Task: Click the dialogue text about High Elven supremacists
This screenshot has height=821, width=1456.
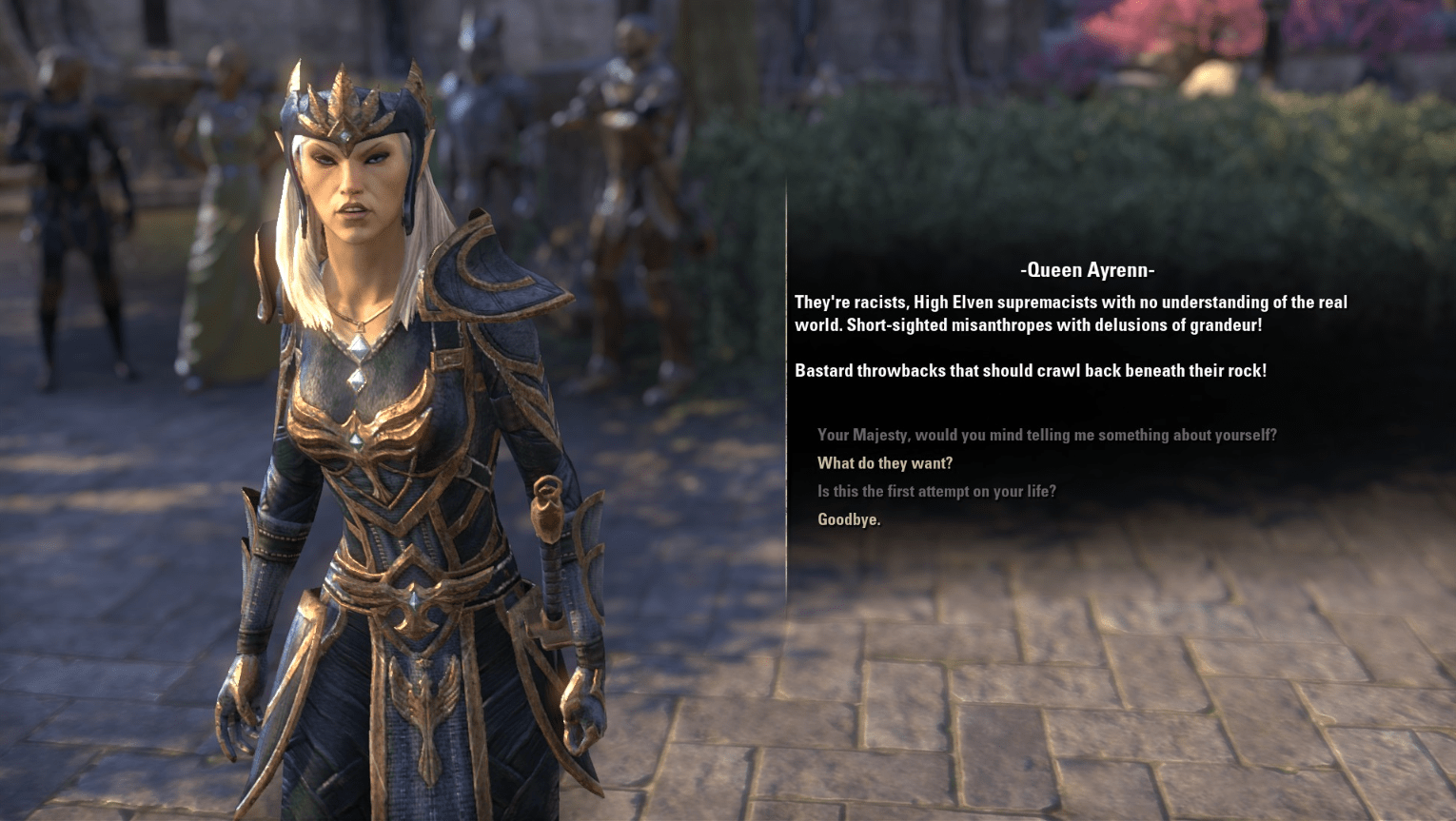Action: coord(1069,313)
